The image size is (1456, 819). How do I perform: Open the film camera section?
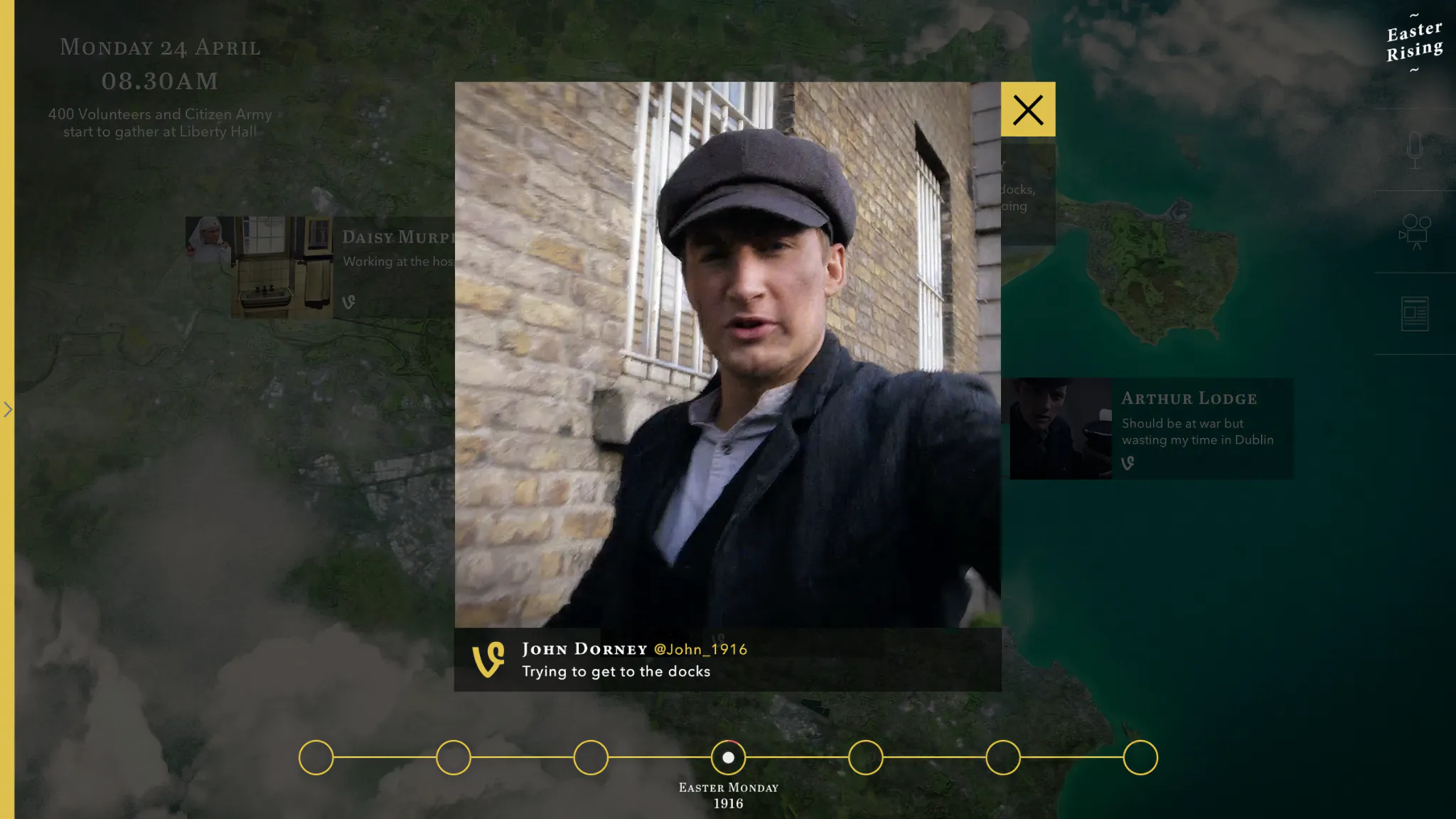1415,232
